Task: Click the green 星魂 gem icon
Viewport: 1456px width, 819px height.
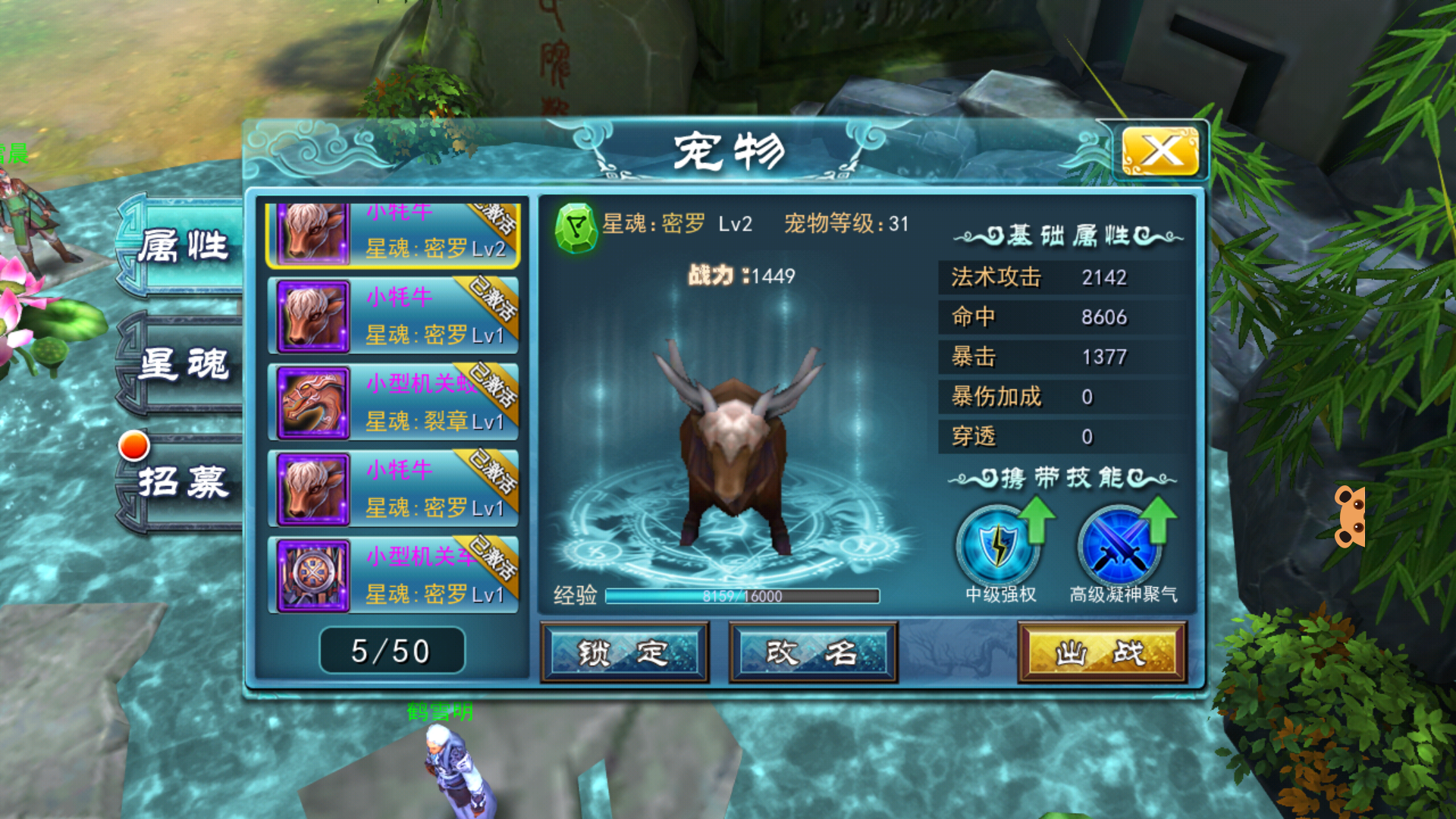Action: tap(576, 226)
